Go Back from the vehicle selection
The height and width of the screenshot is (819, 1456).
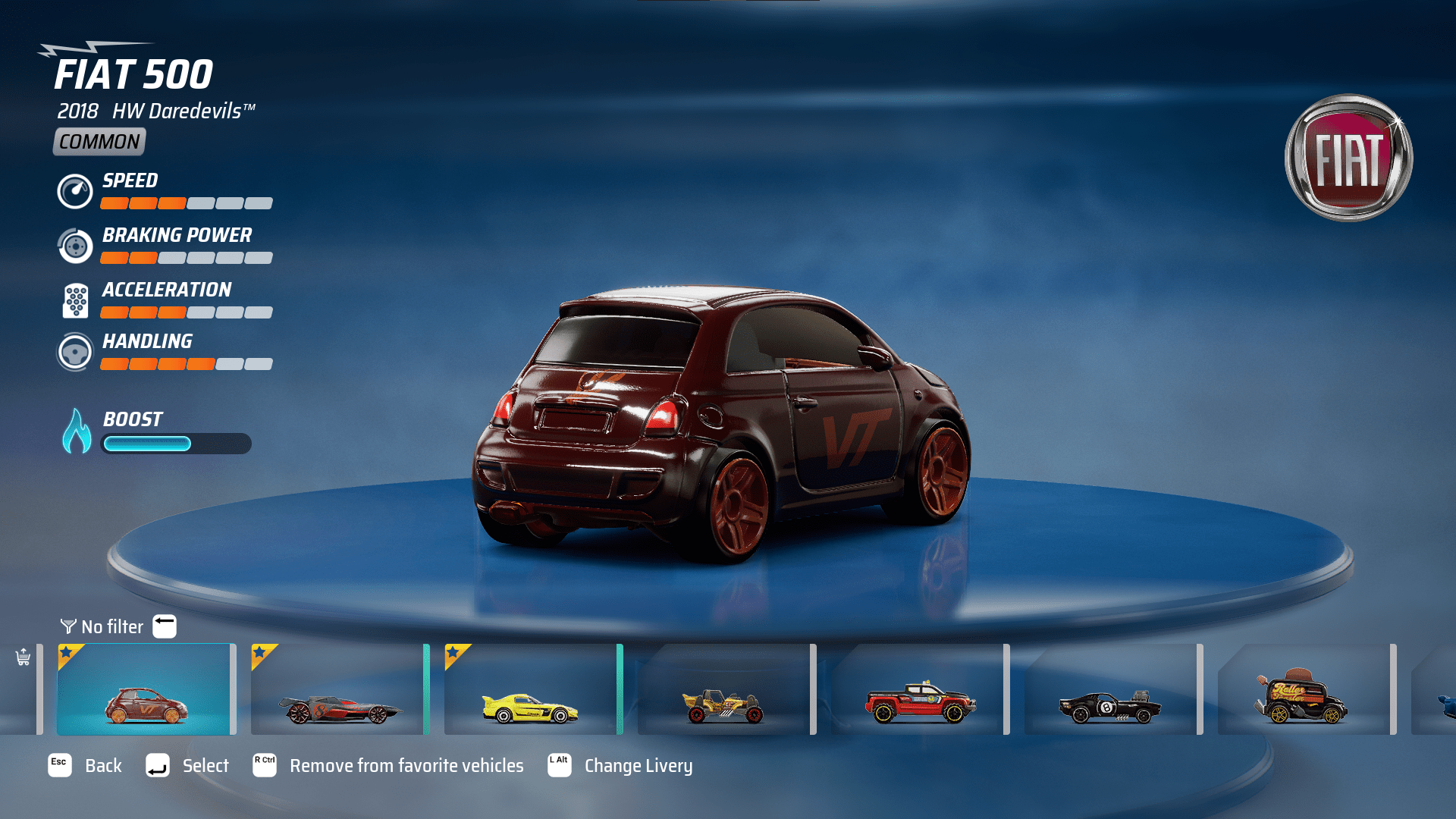85,766
